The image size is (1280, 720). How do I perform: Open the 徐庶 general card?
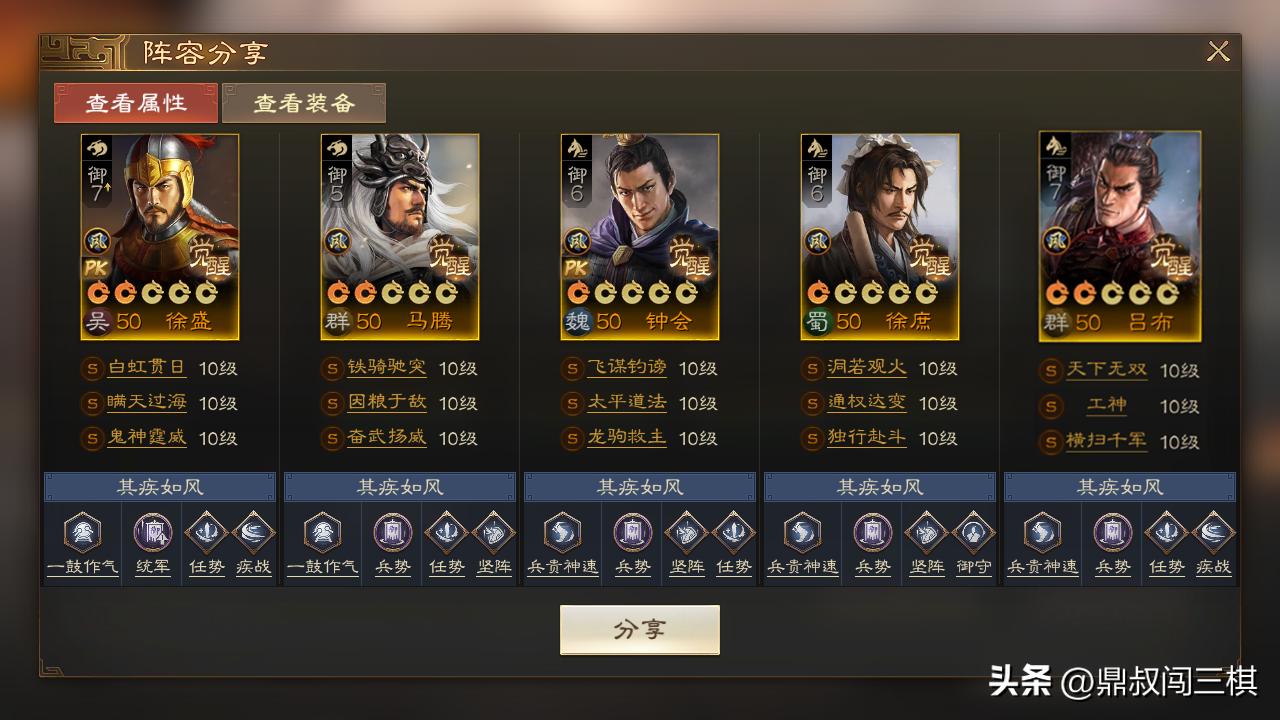click(880, 237)
